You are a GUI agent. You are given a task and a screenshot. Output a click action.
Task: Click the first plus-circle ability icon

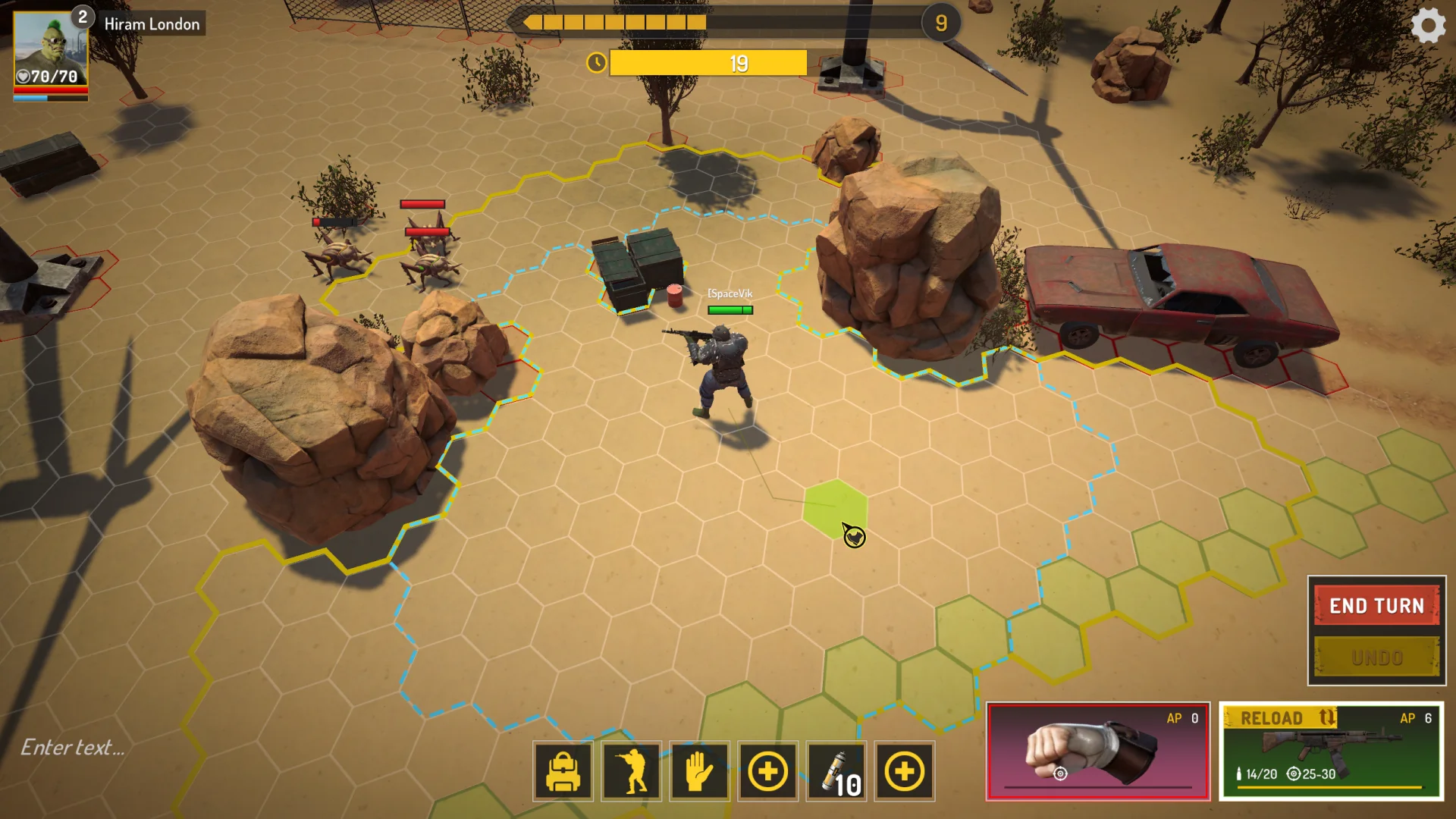[x=767, y=772]
